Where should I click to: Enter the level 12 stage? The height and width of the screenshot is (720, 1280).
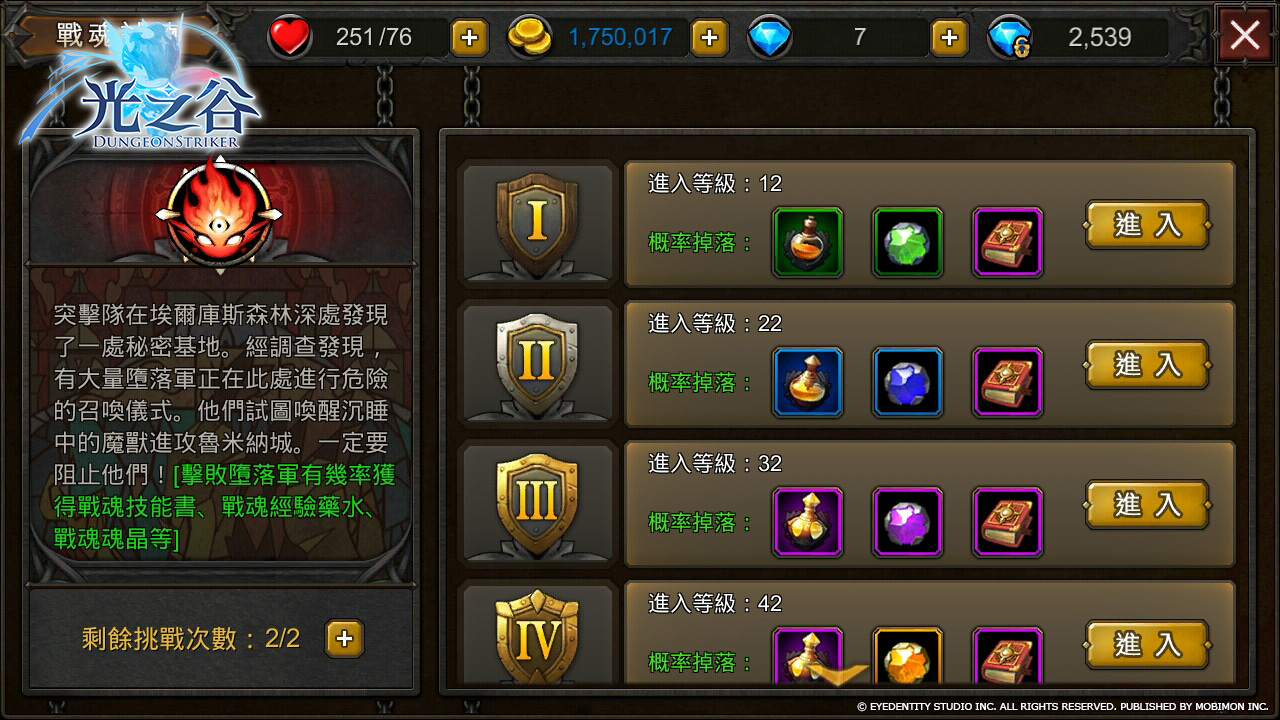click(x=1147, y=226)
